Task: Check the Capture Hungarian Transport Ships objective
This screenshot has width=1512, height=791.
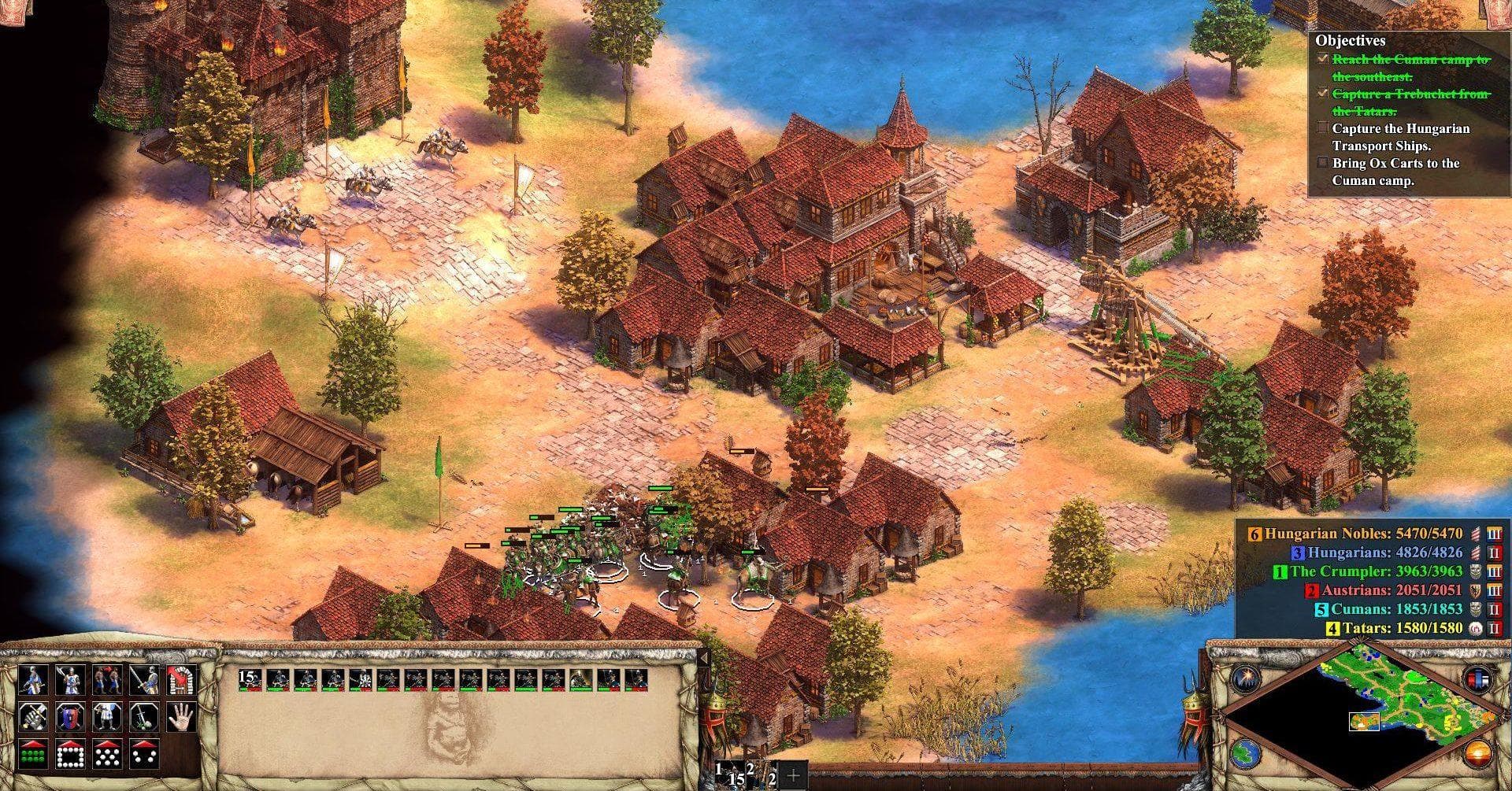Action: click(1322, 127)
